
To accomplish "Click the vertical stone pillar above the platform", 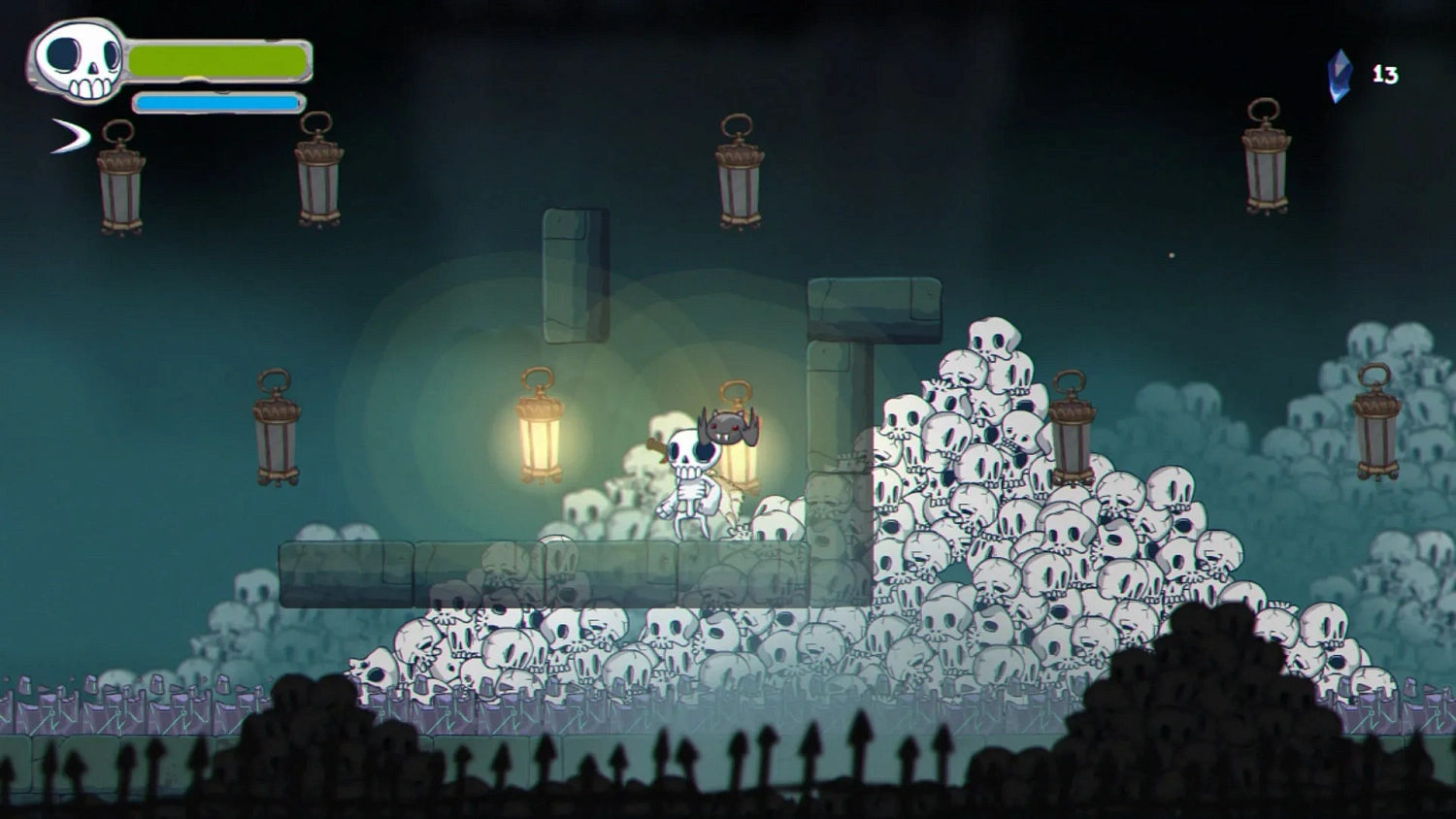I will (575, 277).
